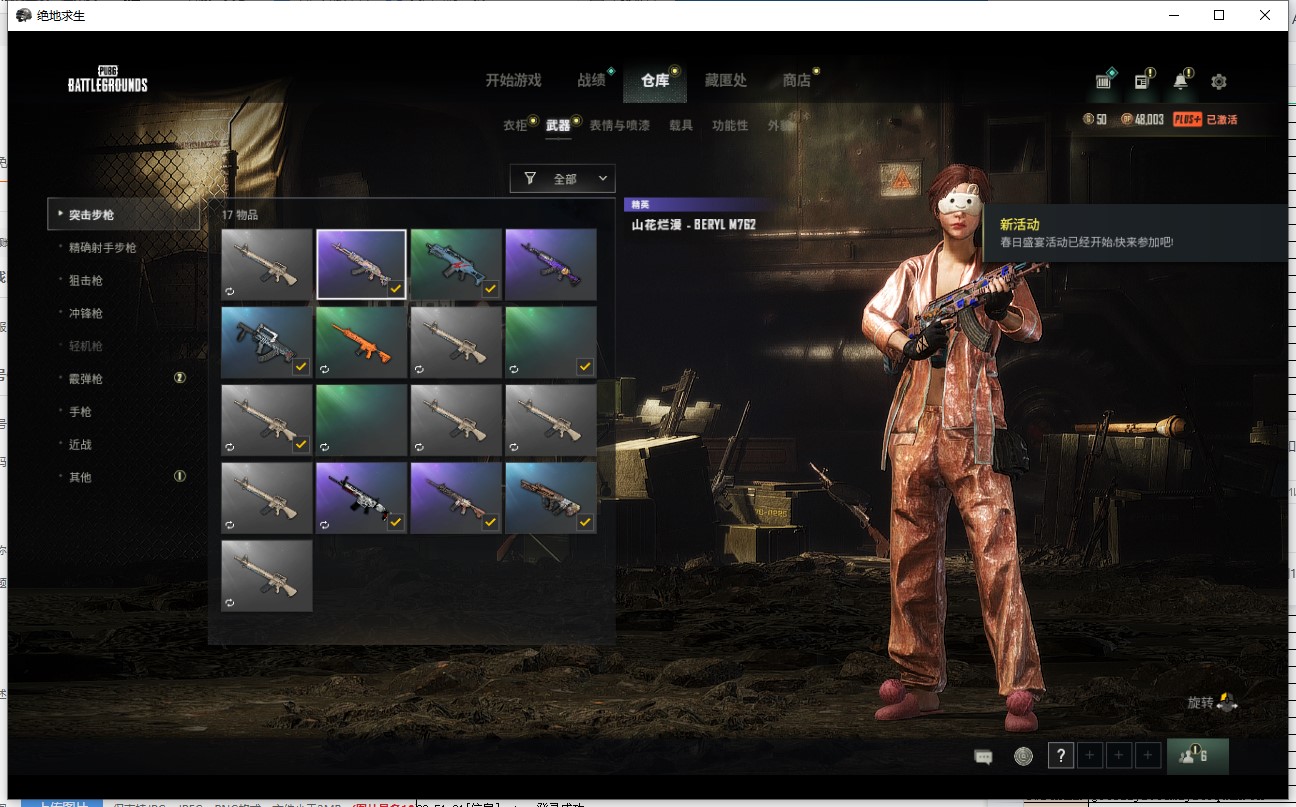Open the chat message icon bottom right
The height and width of the screenshot is (807, 1296).
983,756
